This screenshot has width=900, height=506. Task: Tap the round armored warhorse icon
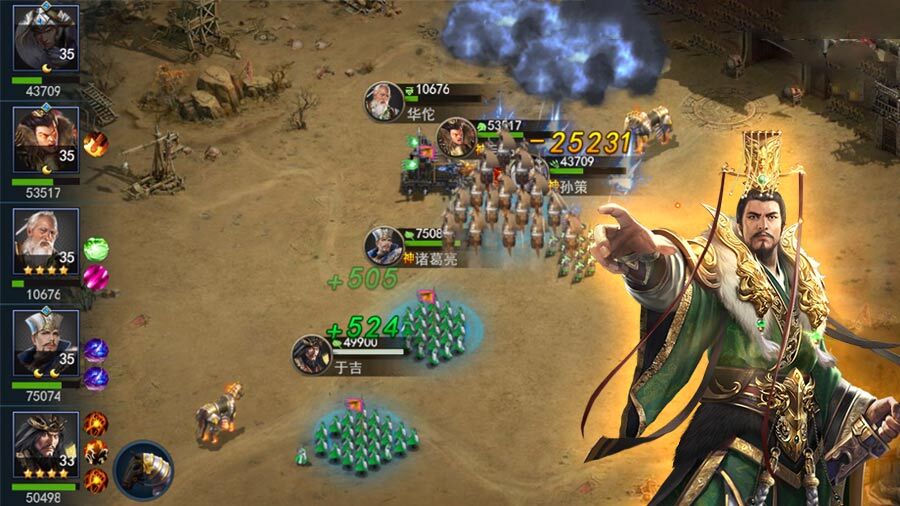[x=142, y=469]
